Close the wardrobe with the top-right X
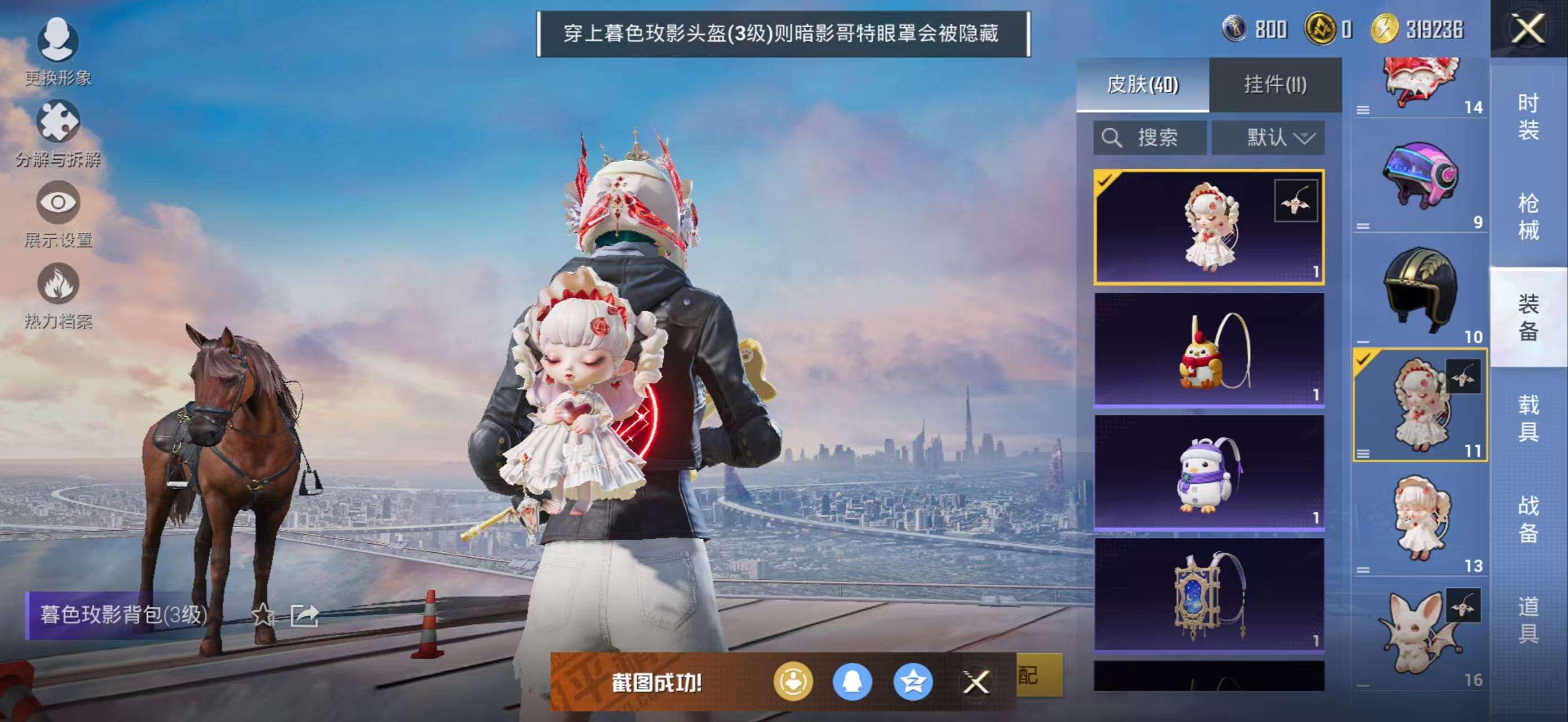Image resolution: width=1568 pixels, height=722 pixels. 1528,29
